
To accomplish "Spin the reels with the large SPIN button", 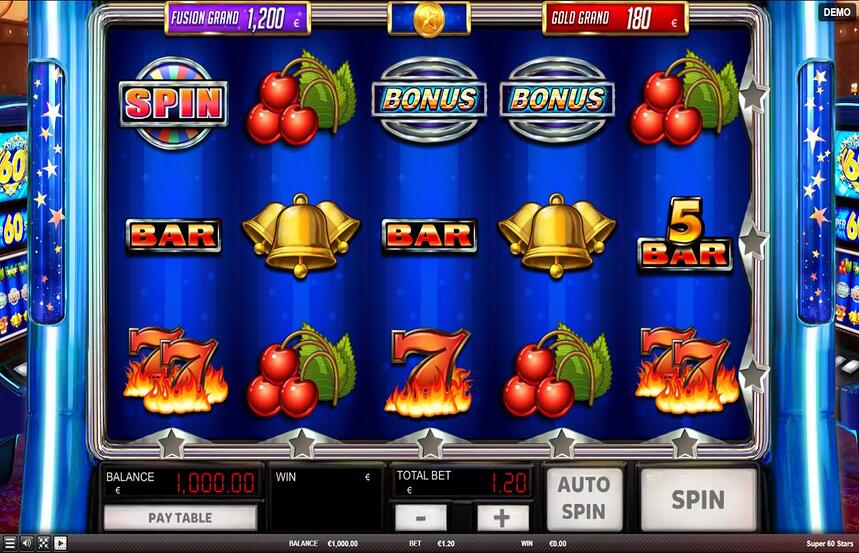I will coord(698,498).
